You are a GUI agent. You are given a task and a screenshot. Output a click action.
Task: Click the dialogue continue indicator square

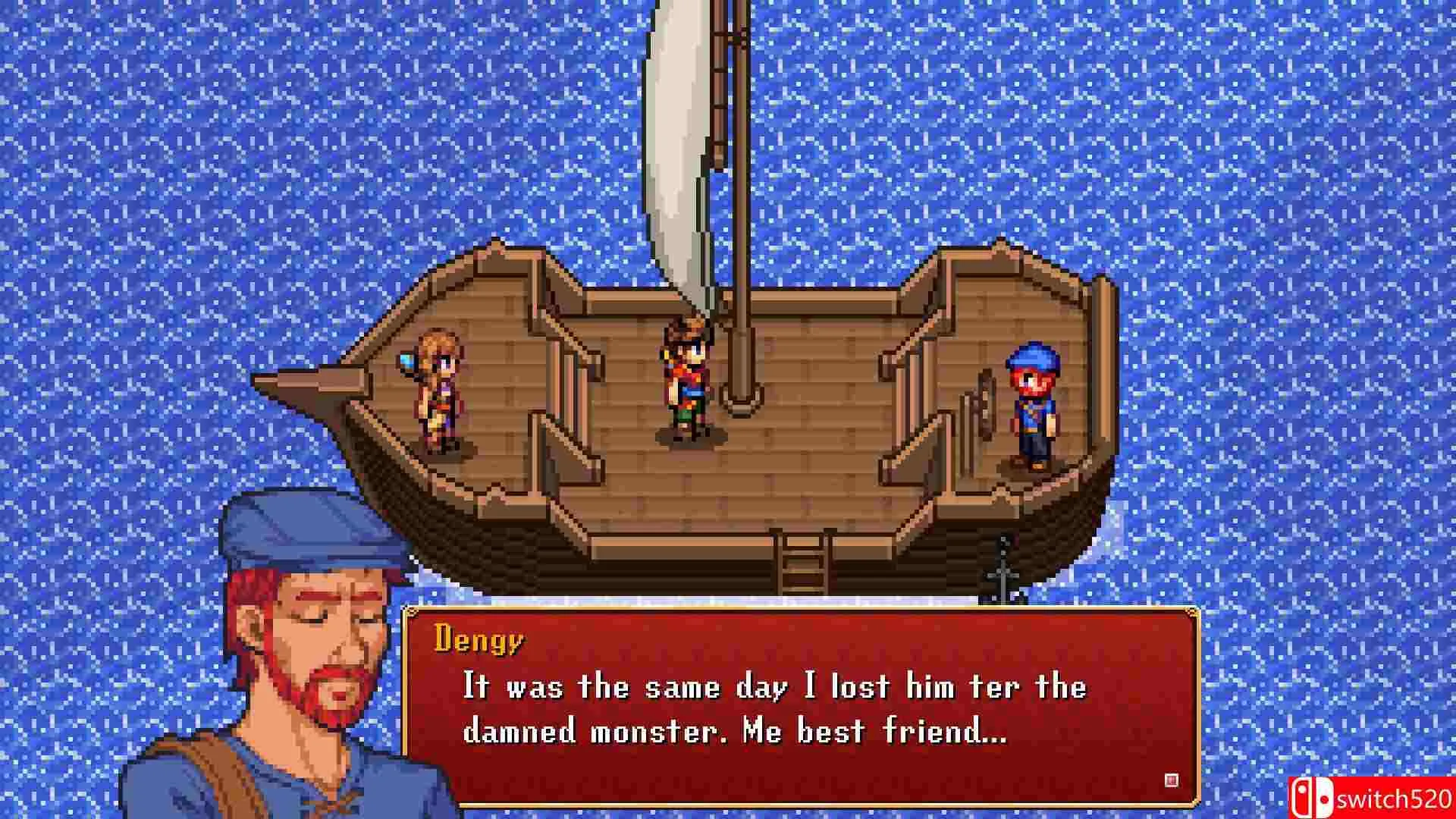(x=1172, y=780)
